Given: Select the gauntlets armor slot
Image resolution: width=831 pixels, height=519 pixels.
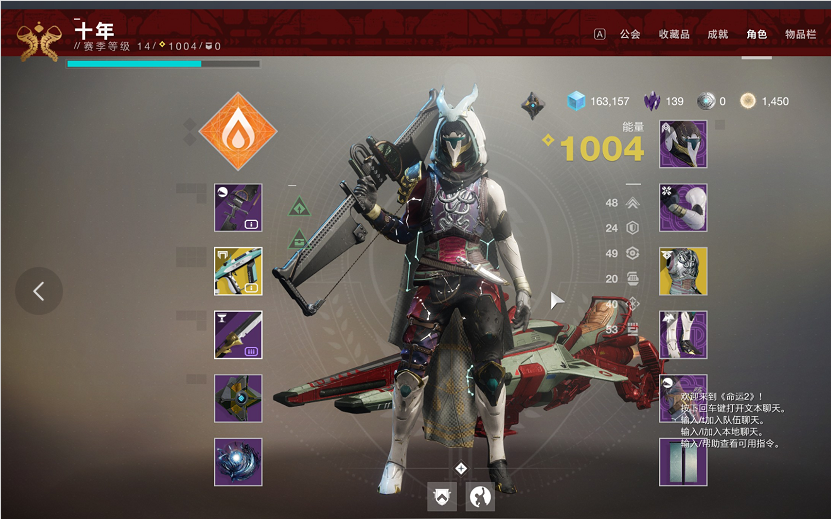Looking at the screenshot, I should 683,207.
